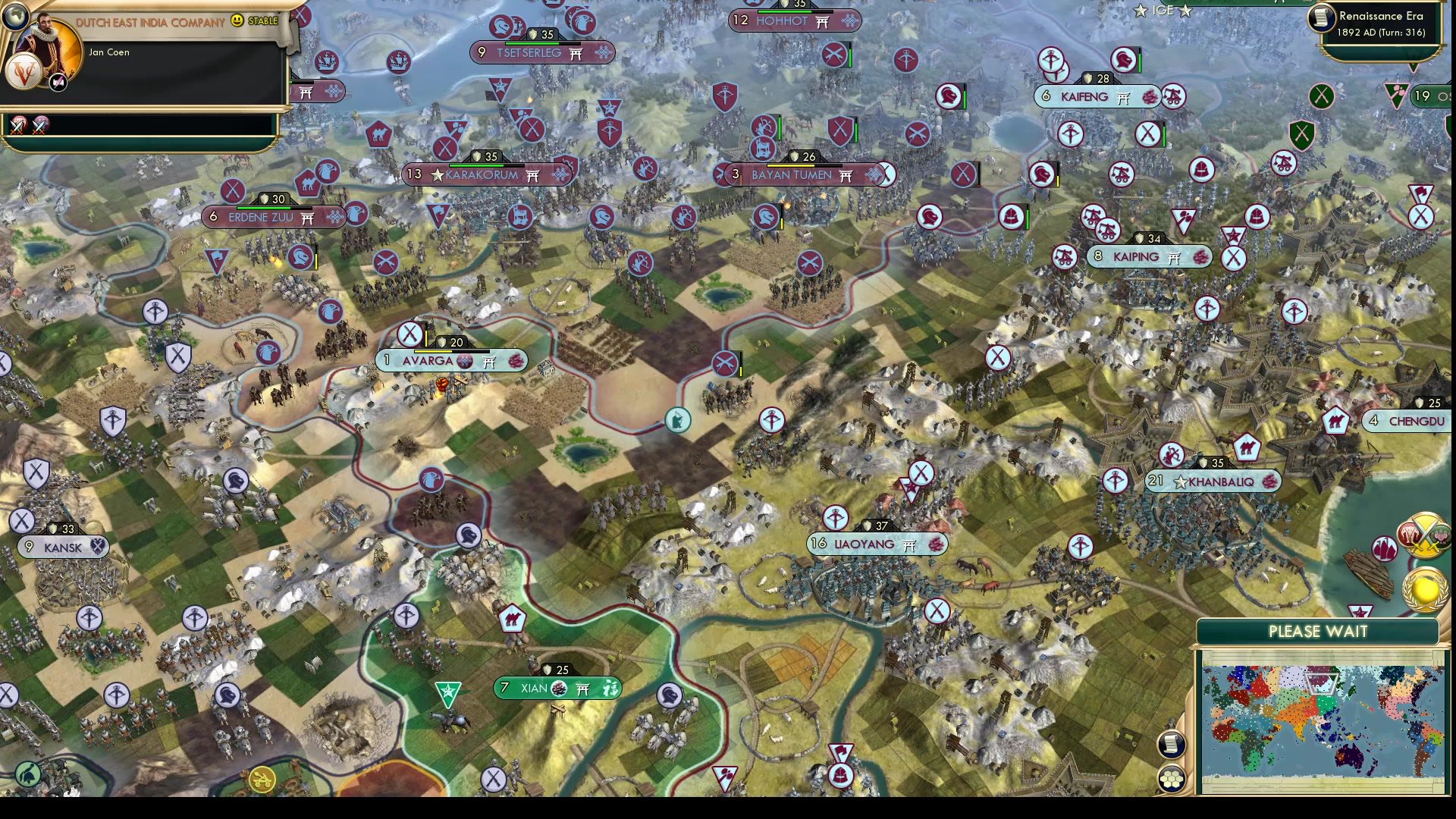Click the teal circular unit flag mid-map
Image resolution: width=1456 pixels, height=819 pixels.
[x=677, y=421]
